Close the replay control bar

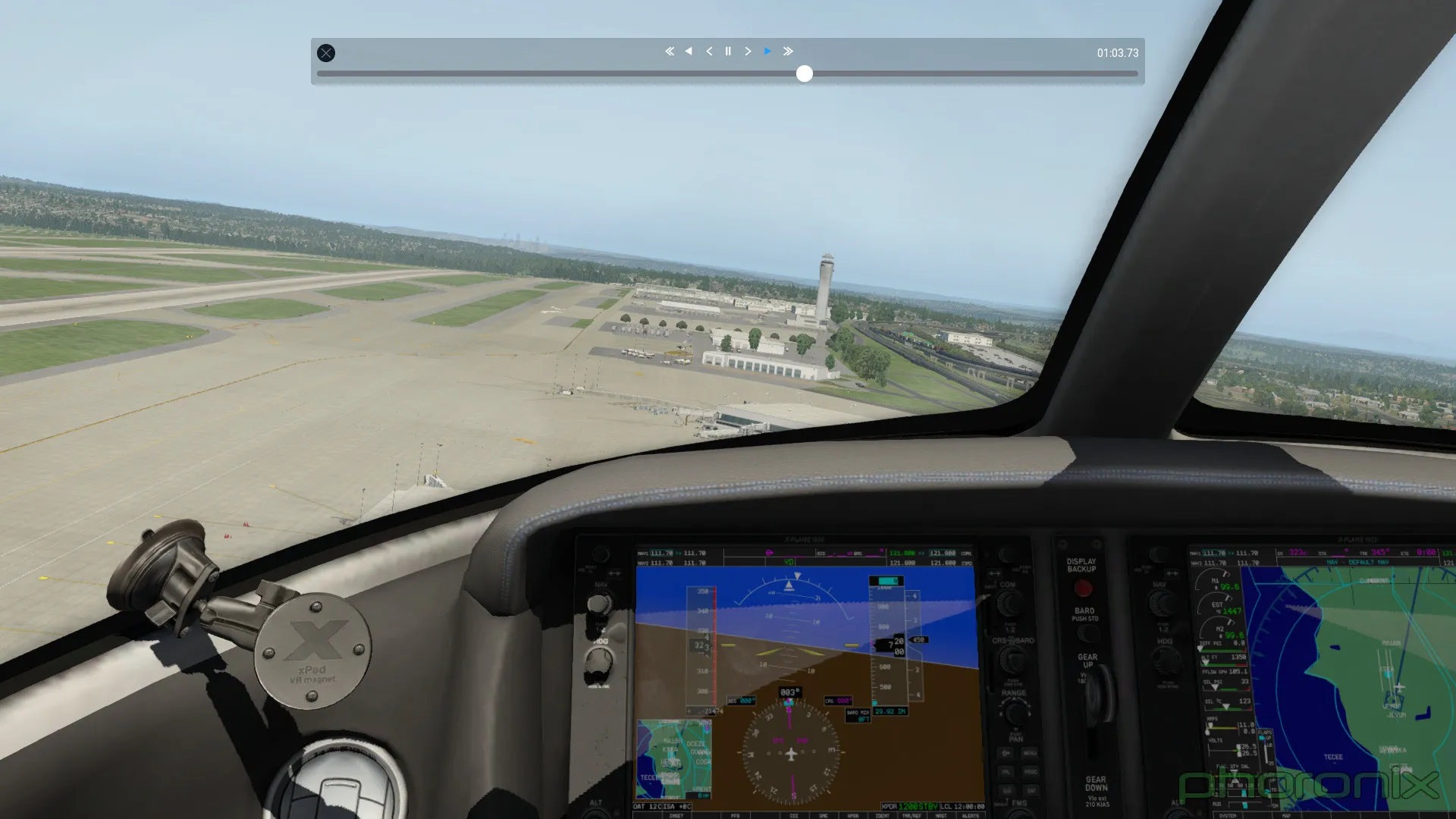326,53
